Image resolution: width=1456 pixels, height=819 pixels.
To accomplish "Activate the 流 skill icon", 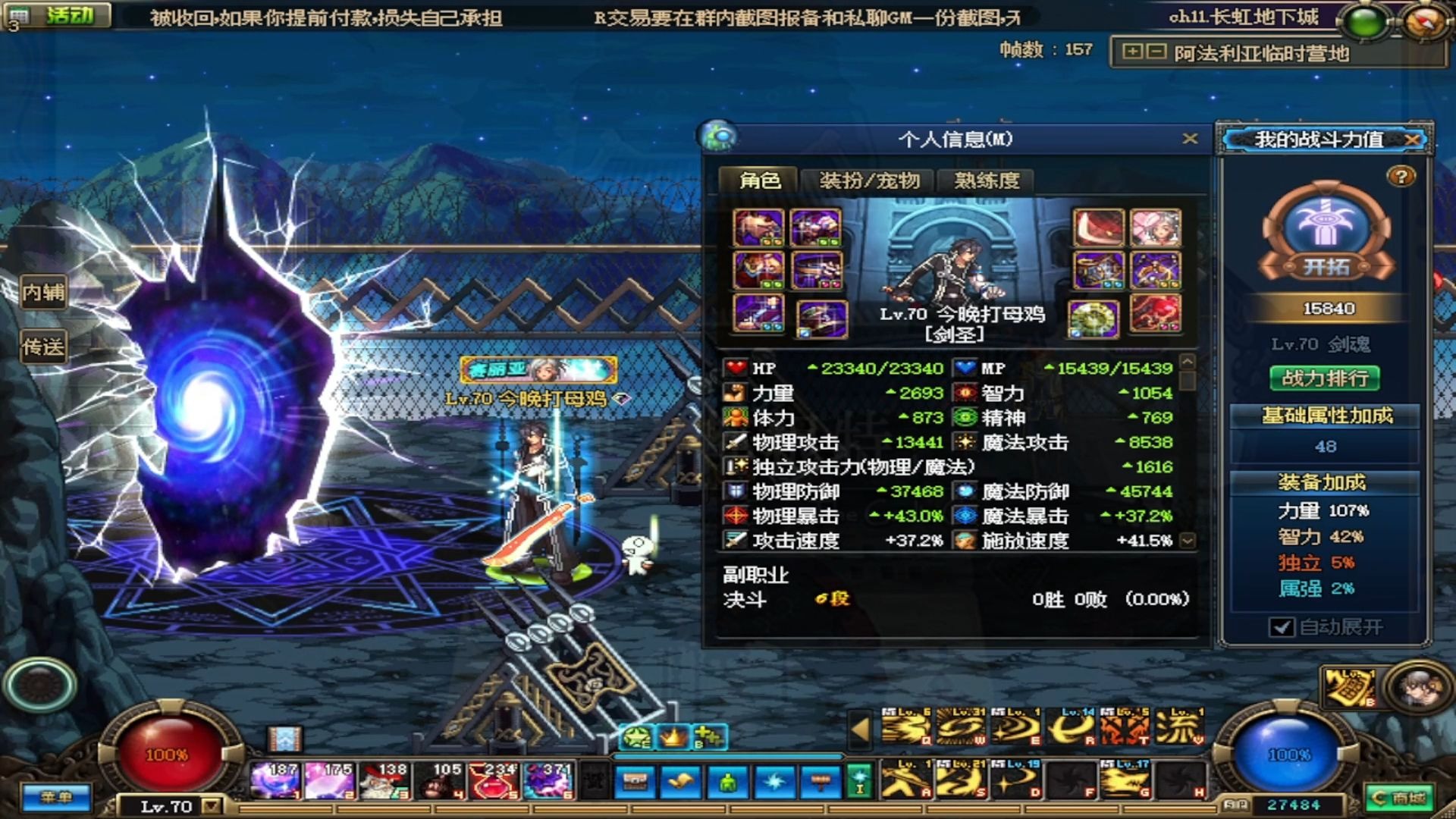I will pyautogui.click(x=1178, y=727).
